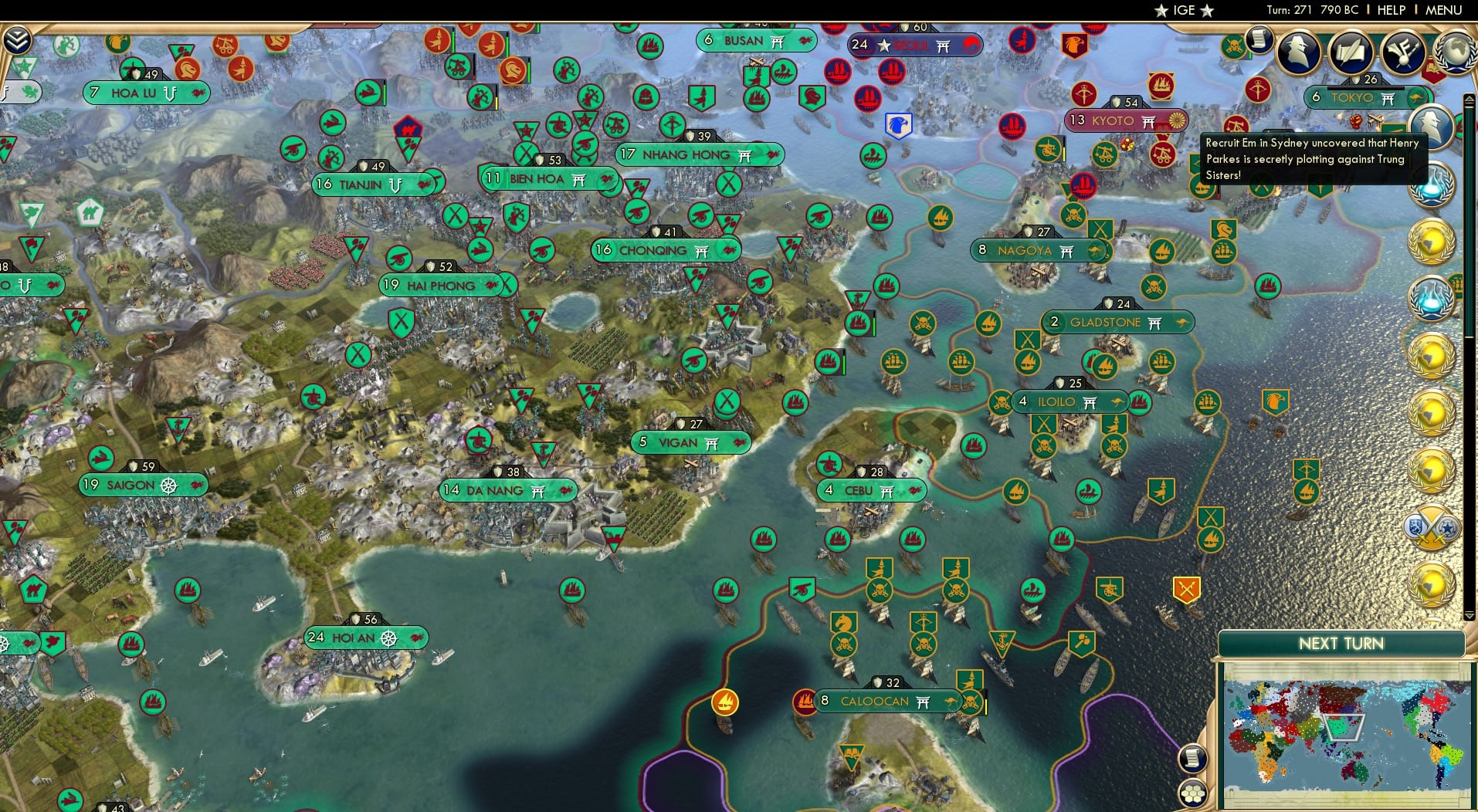1478x812 pixels.
Task: Open the IGE panel in the top bar
Action: [1181, 10]
